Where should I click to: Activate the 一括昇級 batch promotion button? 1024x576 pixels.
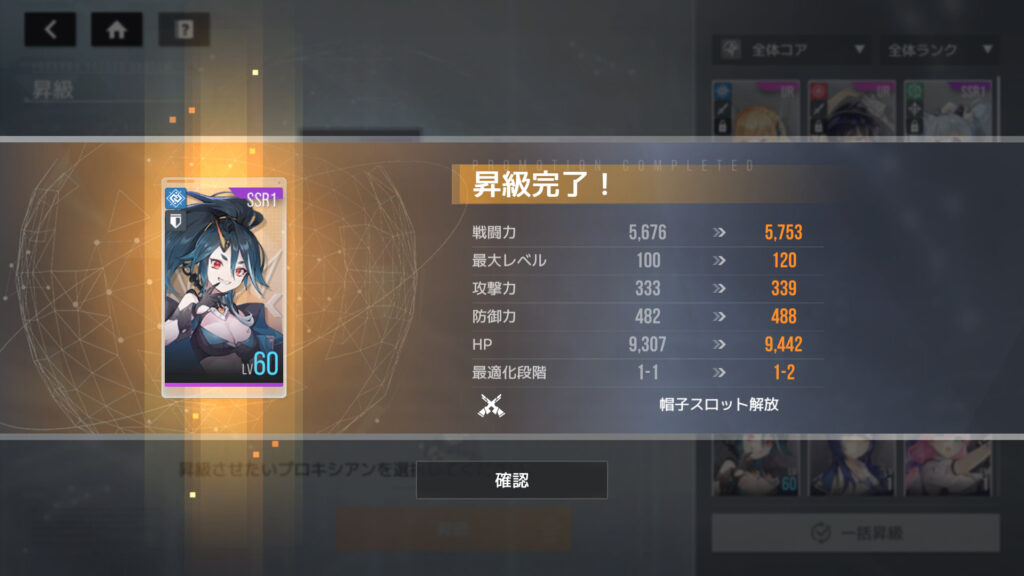point(855,533)
